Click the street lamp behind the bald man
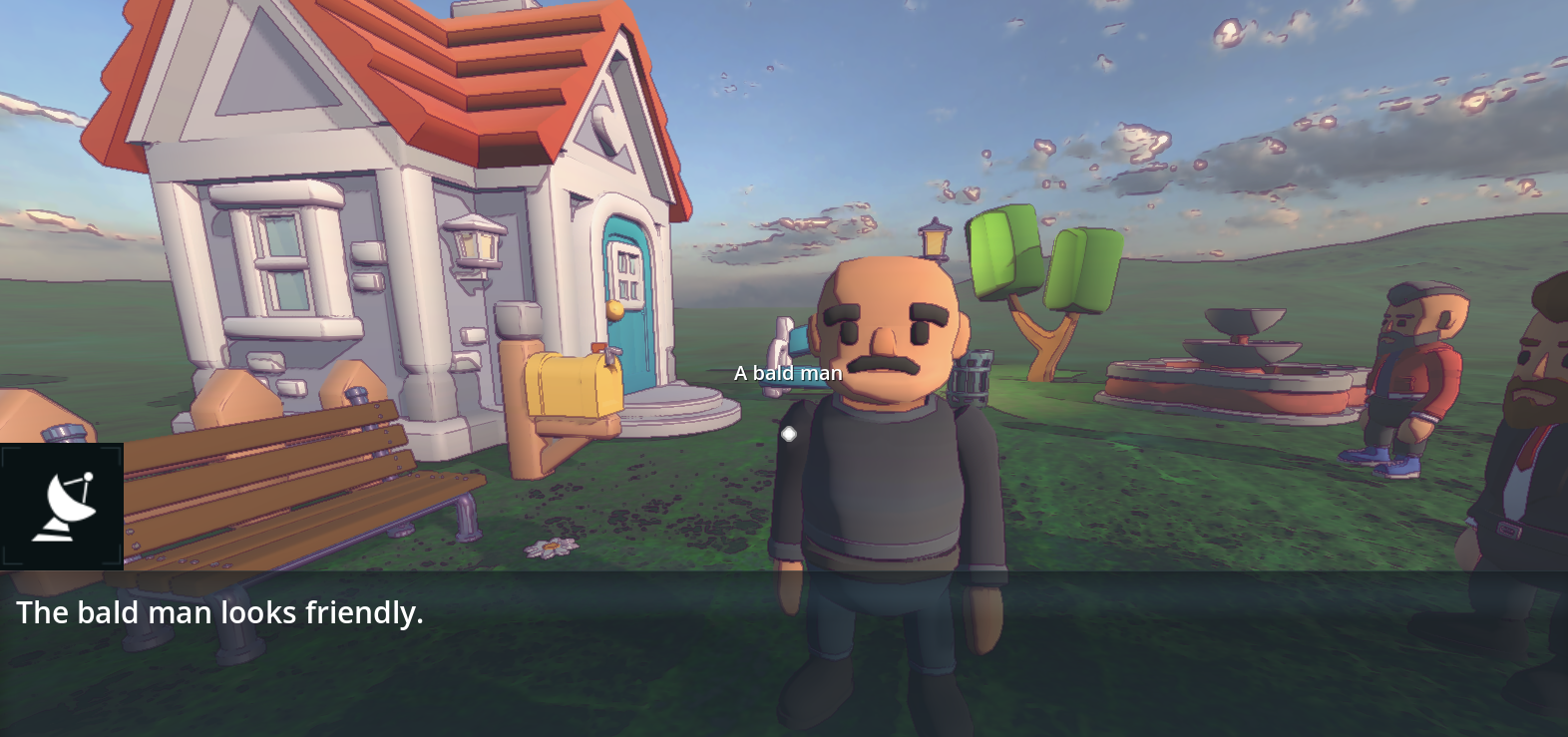 (933, 237)
